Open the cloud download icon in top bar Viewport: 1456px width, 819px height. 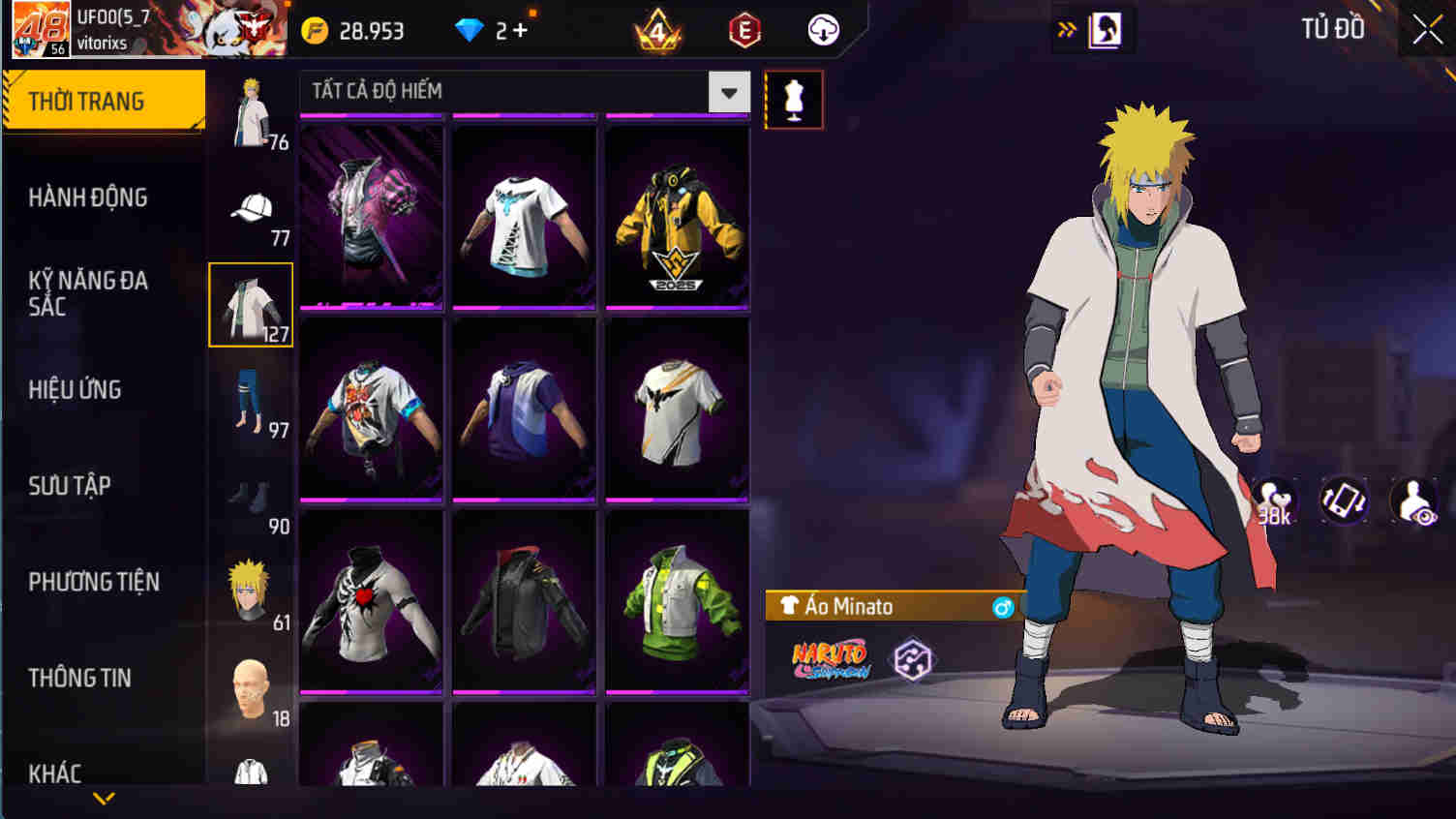822,29
